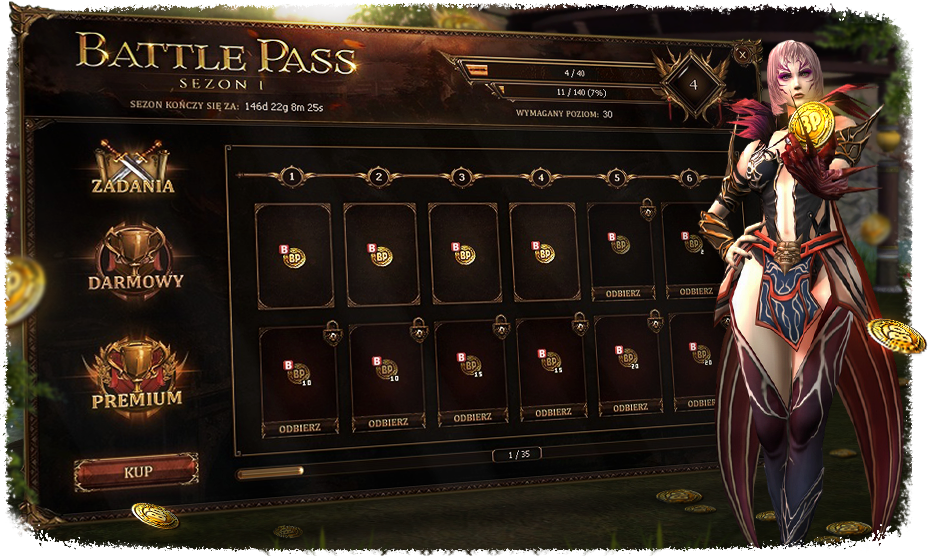This screenshot has height=556, width=928.
Task: Hit ODBIERZ on the premium level 2 reward
Action: pos(387,423)
